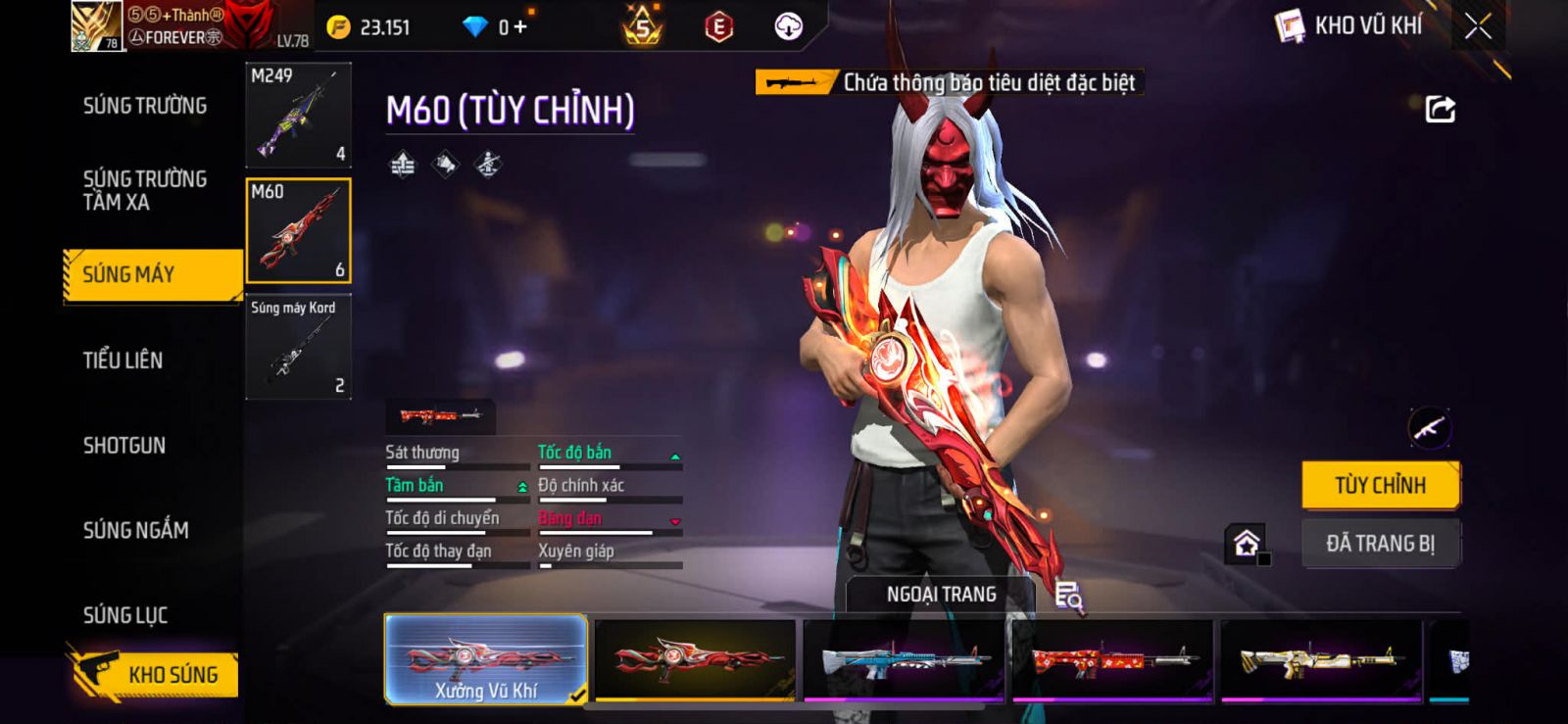Select the M60 weapon tile

point(298,231)
